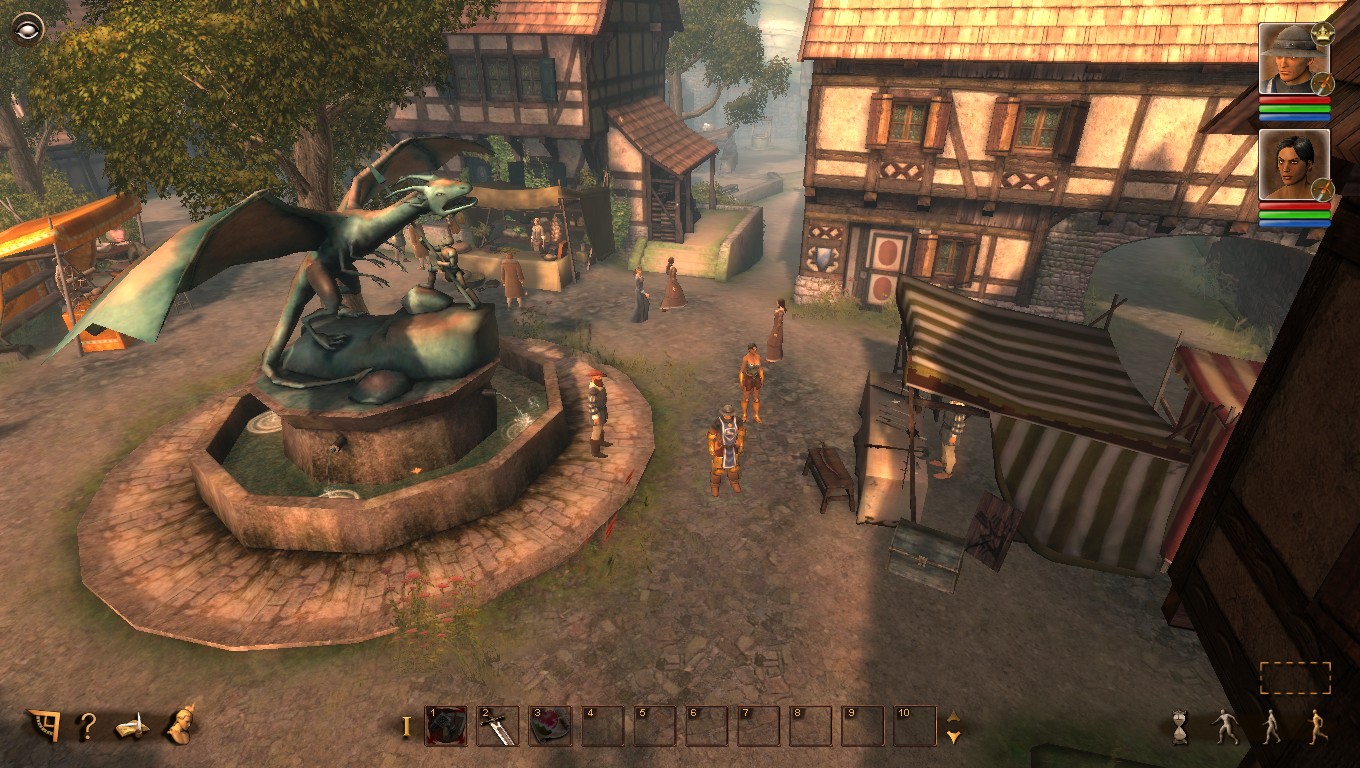Open help via the question mark icon
This screenshot has width=1360, height=768.
88,729
